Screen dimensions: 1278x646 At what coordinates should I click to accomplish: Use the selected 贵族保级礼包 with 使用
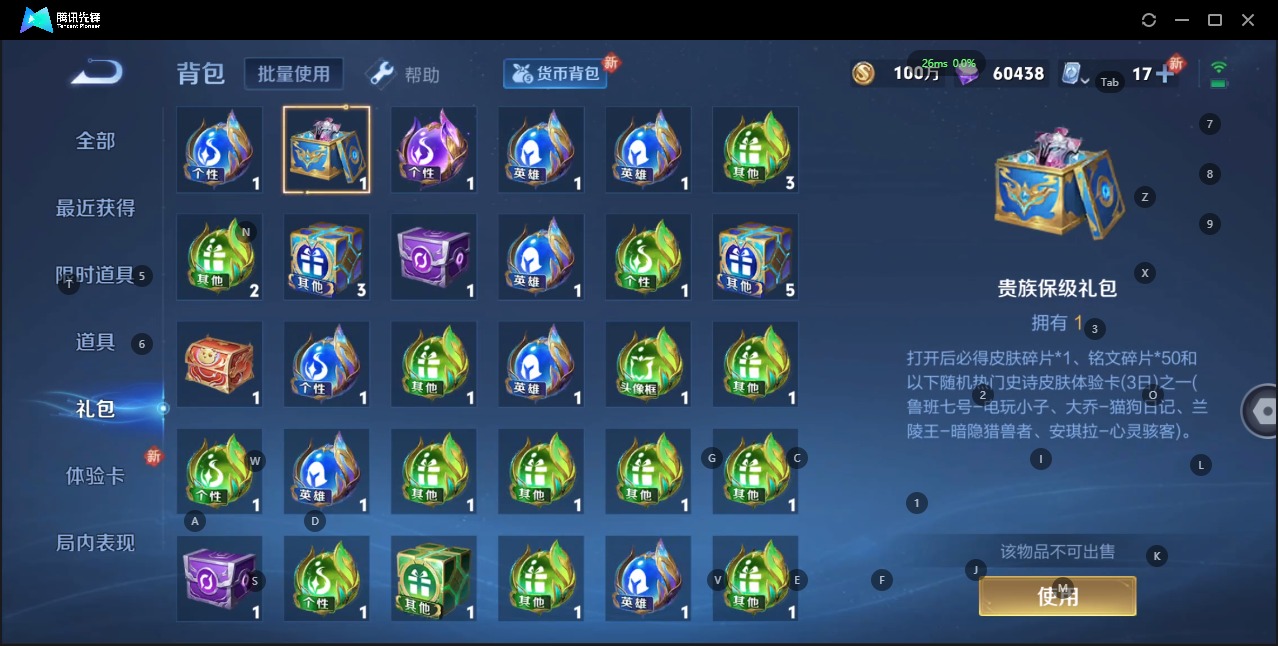pos(1057,597)
